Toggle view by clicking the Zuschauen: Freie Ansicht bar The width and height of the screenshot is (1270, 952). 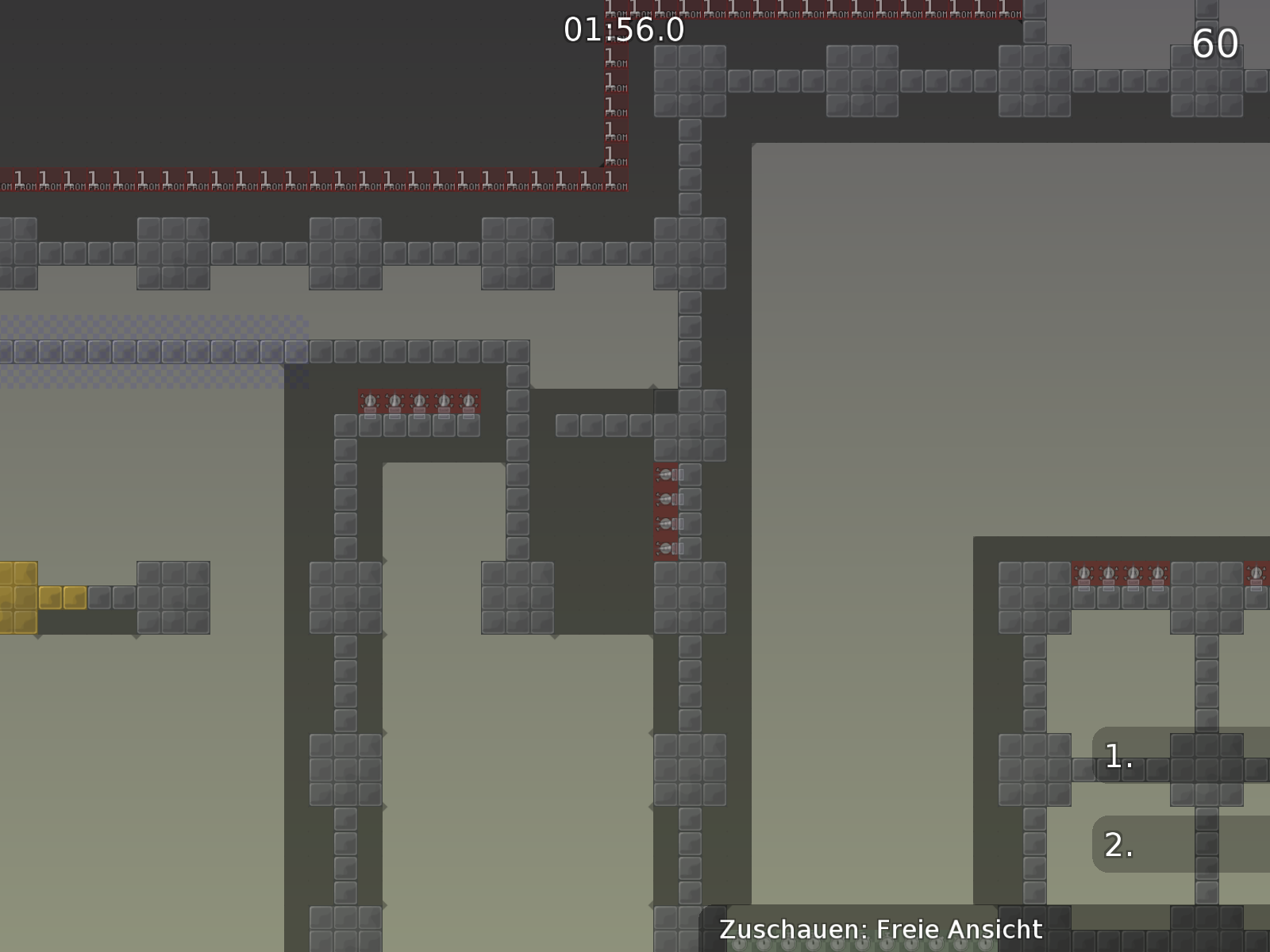click(x=879, y=928)
